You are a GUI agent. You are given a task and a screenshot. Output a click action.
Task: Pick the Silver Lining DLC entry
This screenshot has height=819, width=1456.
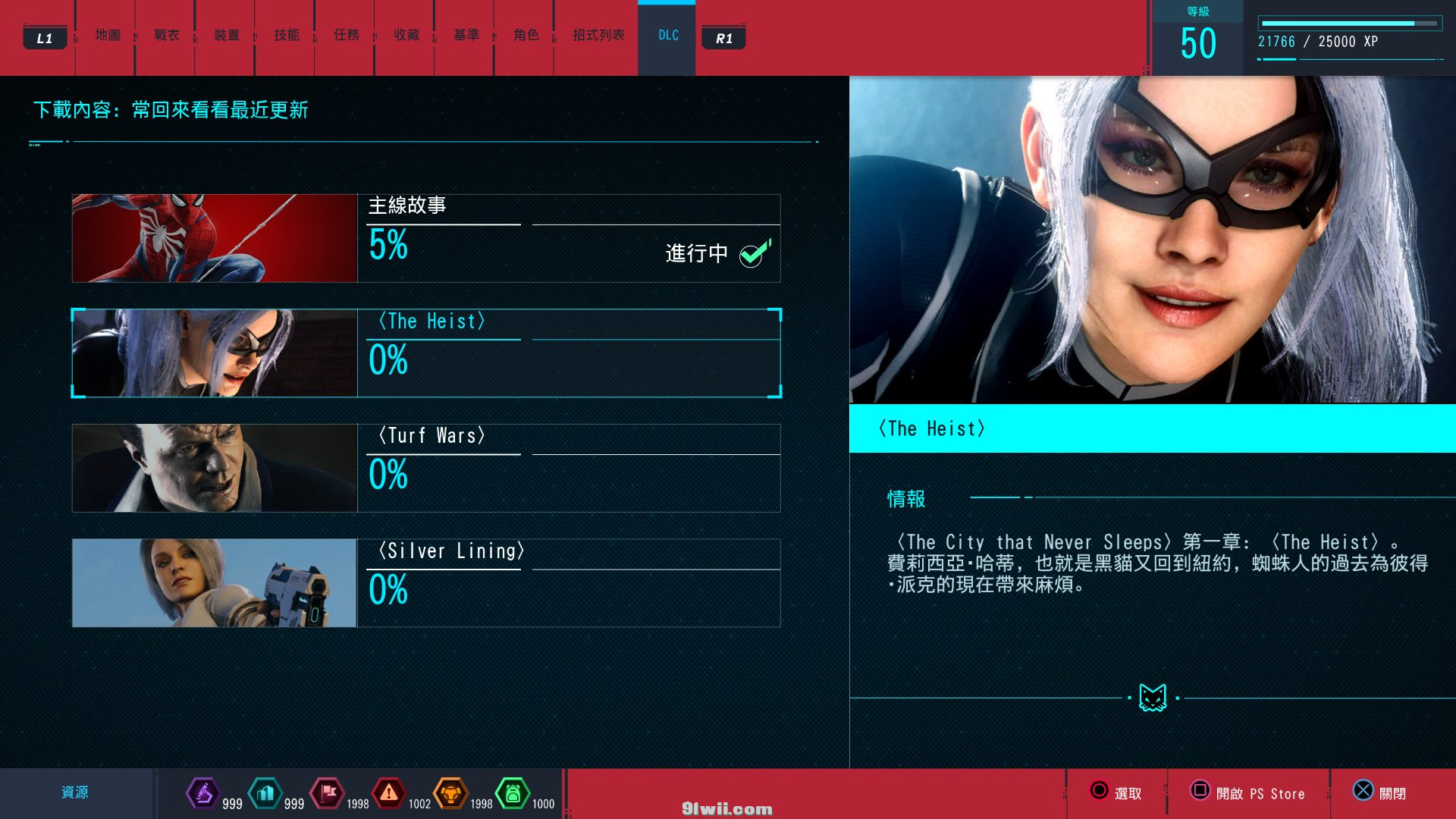pyautogui.click(x=569, y=583)
